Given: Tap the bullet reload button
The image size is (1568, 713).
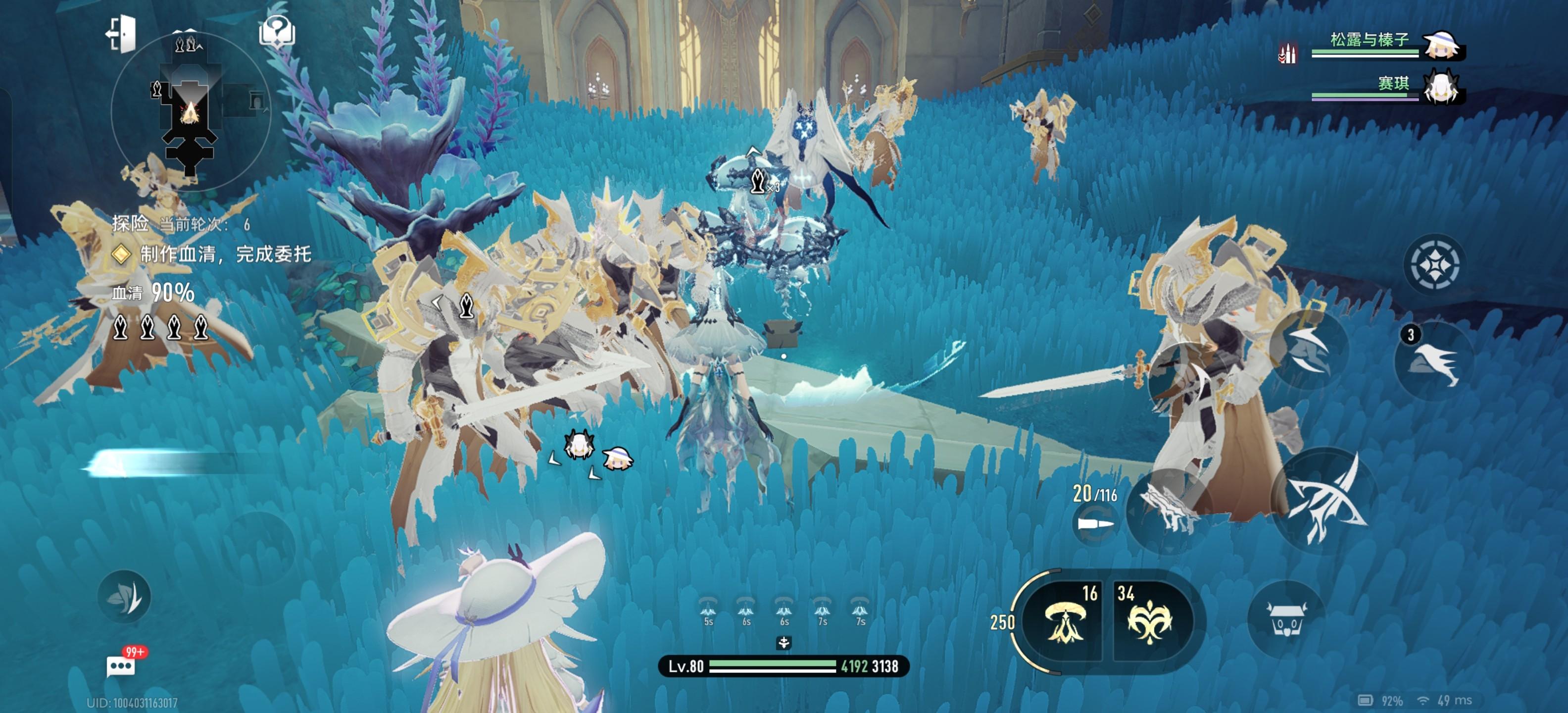Looking at the screenshot, I should coord(1095,524).
